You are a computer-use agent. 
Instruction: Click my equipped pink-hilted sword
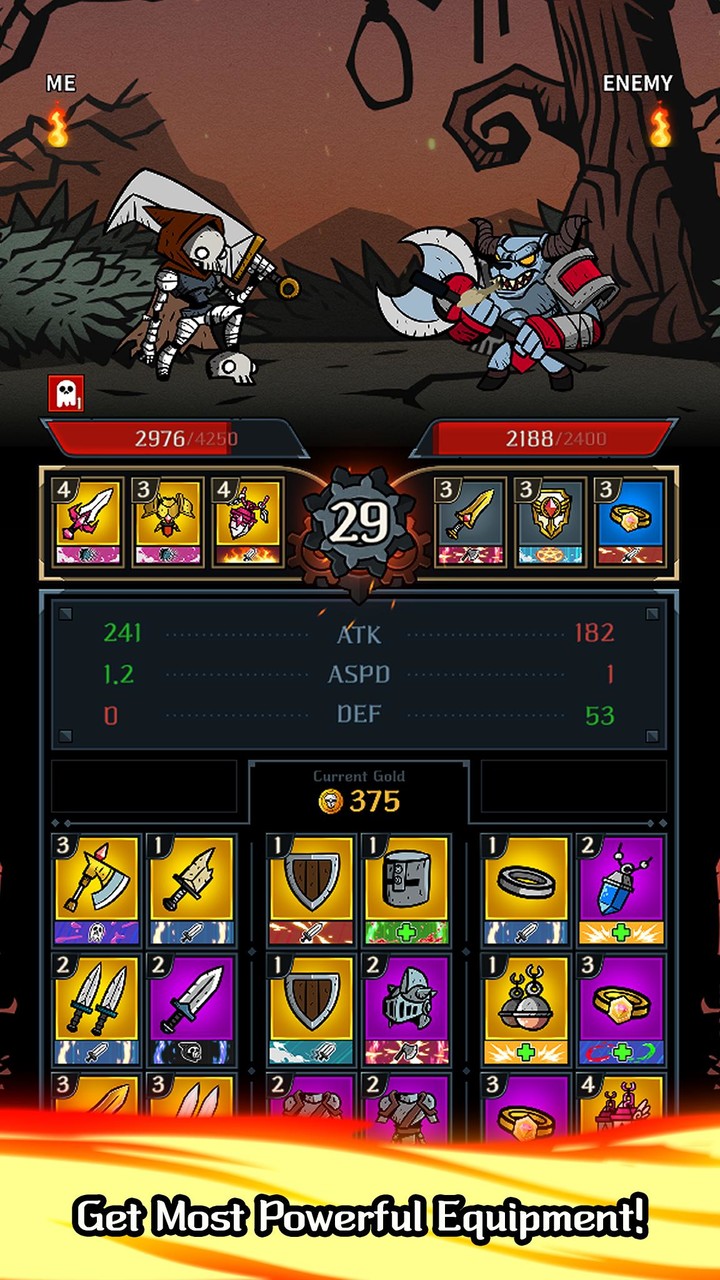click(87, 523)
